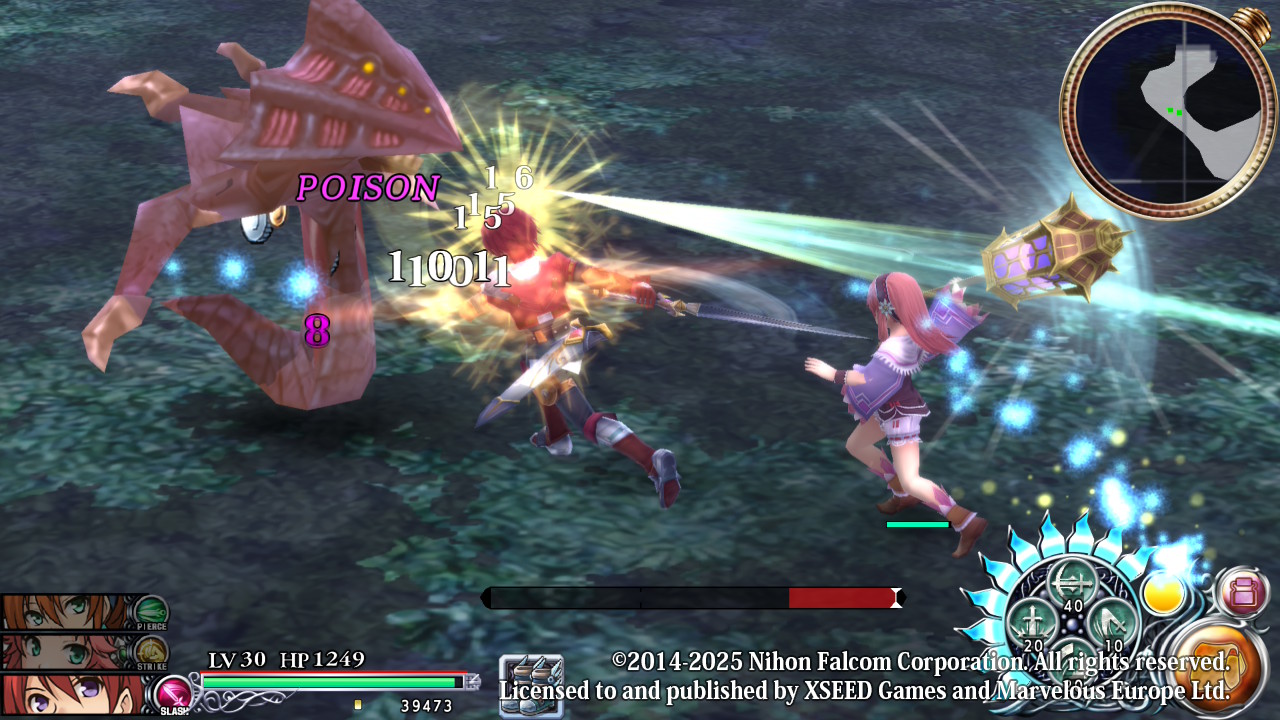Use the sword skill costing 20 SP
The image size is (1280, 720).
pyautogui.click(x=1031, y=623)
